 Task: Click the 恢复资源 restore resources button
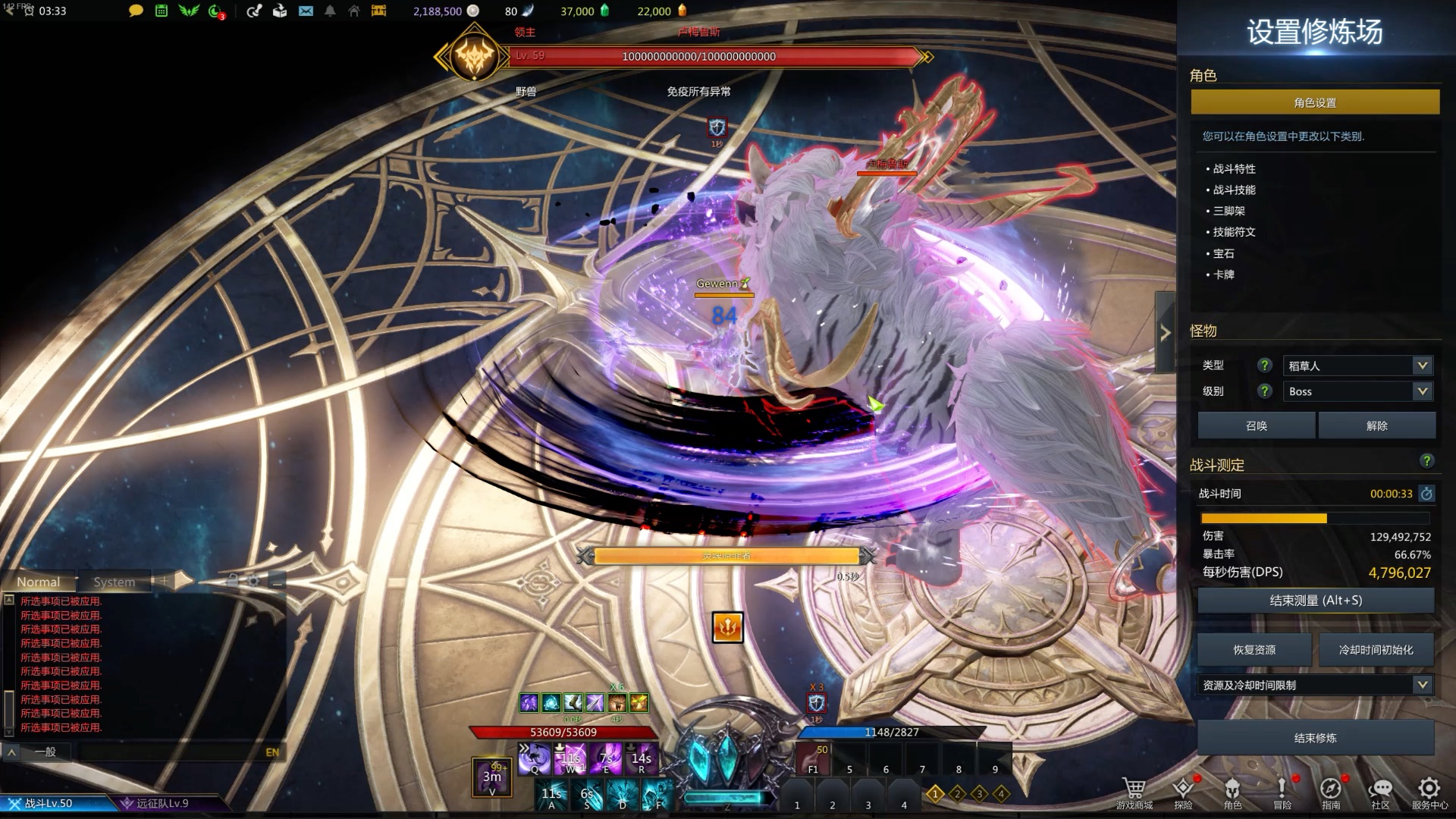click(x=1254, y=650)
